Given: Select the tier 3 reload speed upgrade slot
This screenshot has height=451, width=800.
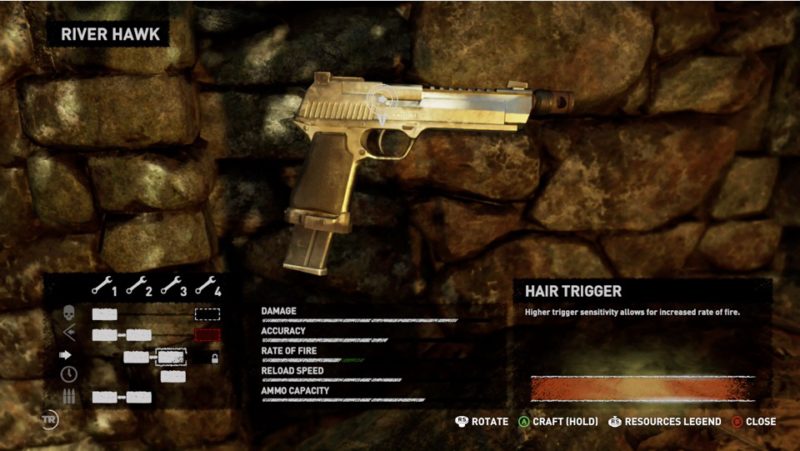Looking at the screenshot, I should tap(172, 377).
